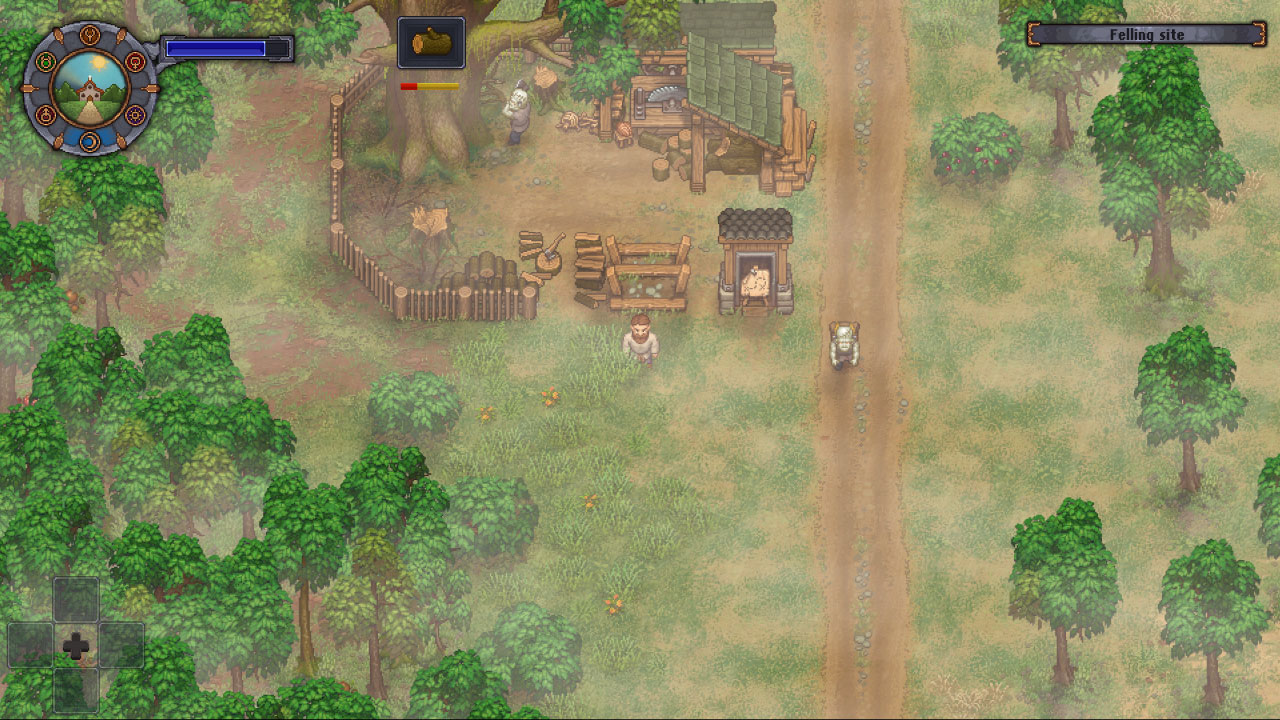Click the red circular rune on the day wheel
Viewport: 1280px width, 720px height.
(133, 62)
